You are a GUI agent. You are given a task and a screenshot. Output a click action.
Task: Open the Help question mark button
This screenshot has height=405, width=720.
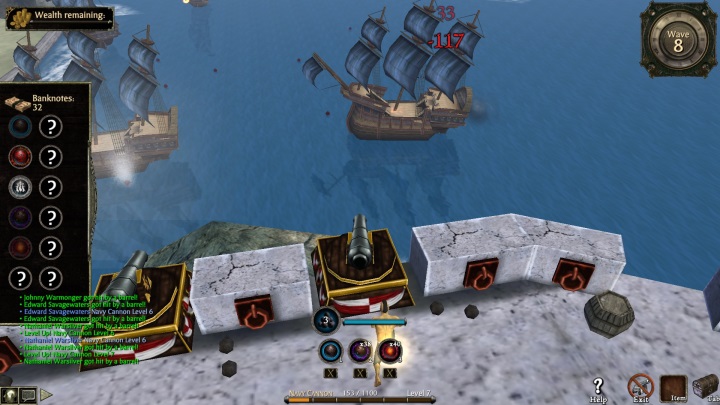tap(598, 386)
